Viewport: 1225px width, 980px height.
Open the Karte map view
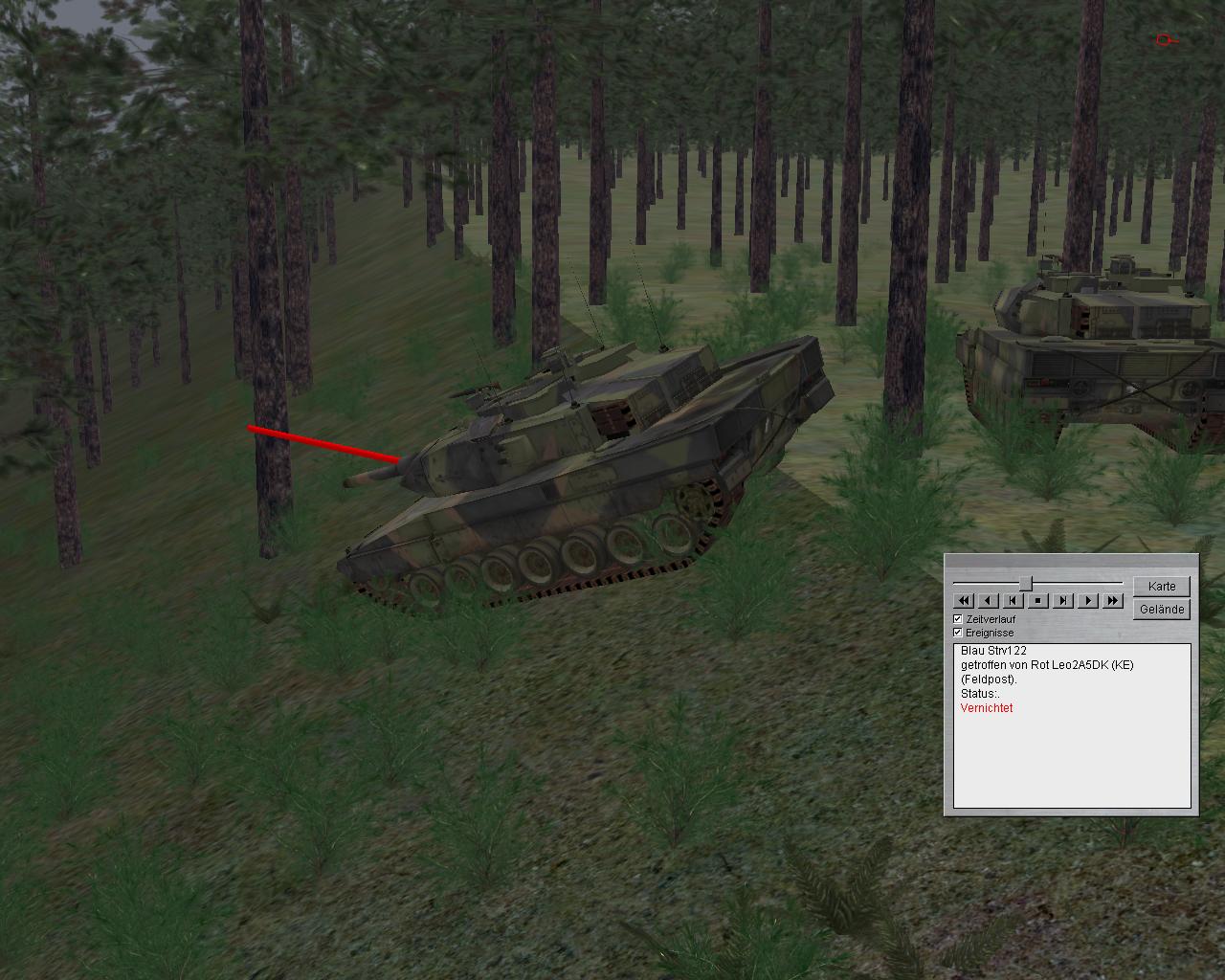click(x=1162, y=586)
